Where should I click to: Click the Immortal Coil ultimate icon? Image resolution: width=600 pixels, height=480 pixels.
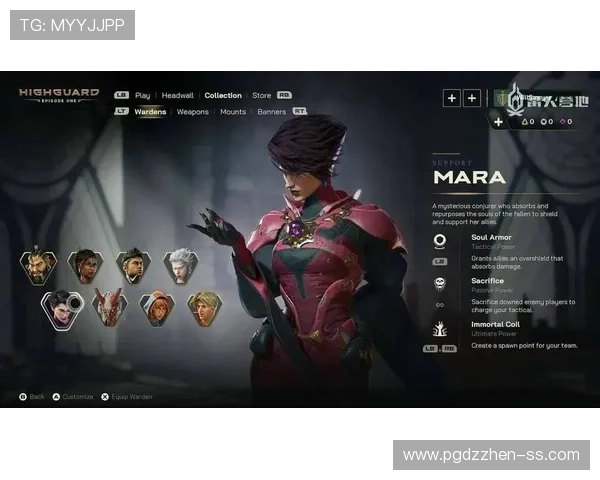pos(440,328)
